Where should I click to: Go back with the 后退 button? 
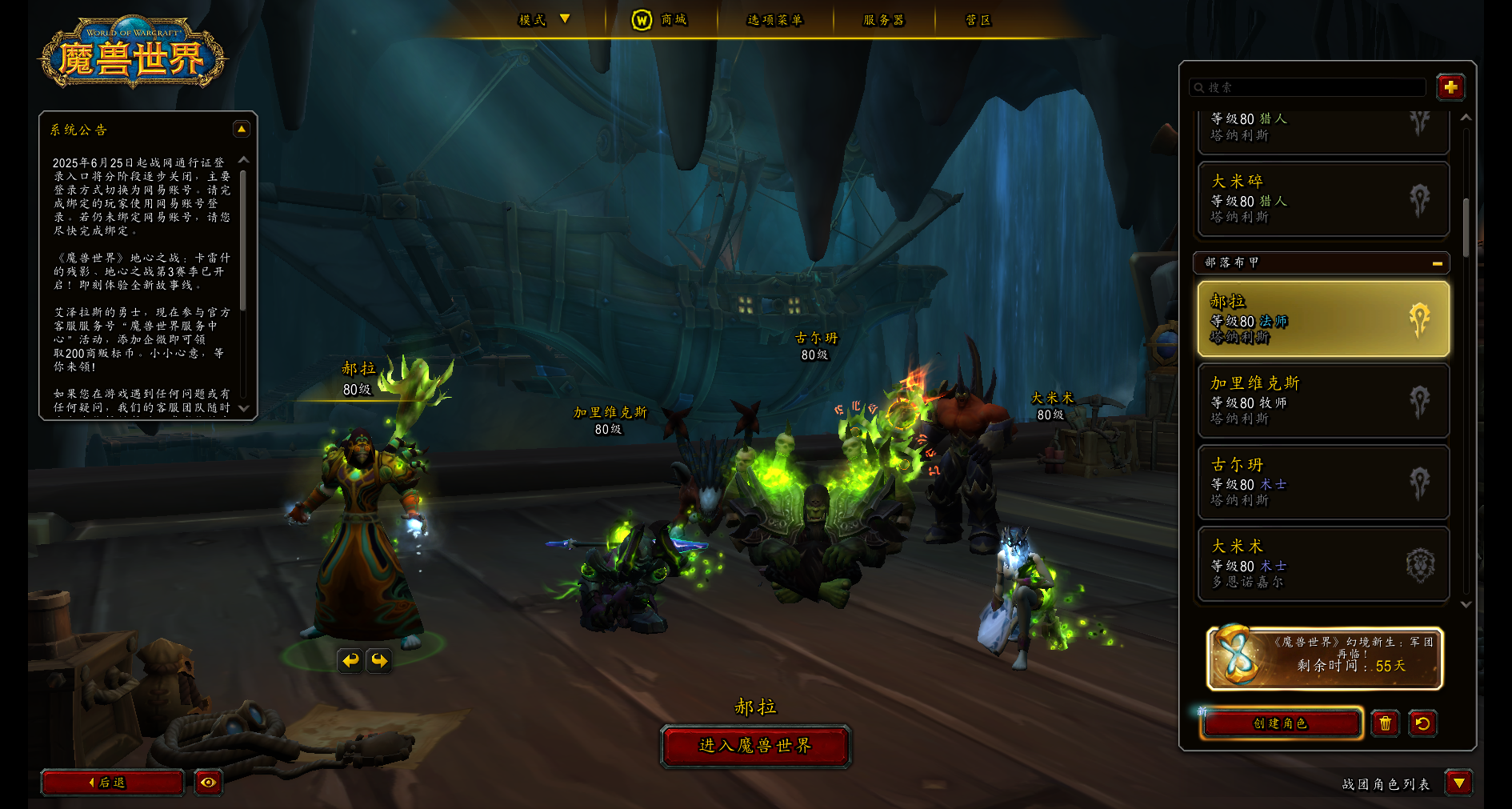(x=112, y=783)
